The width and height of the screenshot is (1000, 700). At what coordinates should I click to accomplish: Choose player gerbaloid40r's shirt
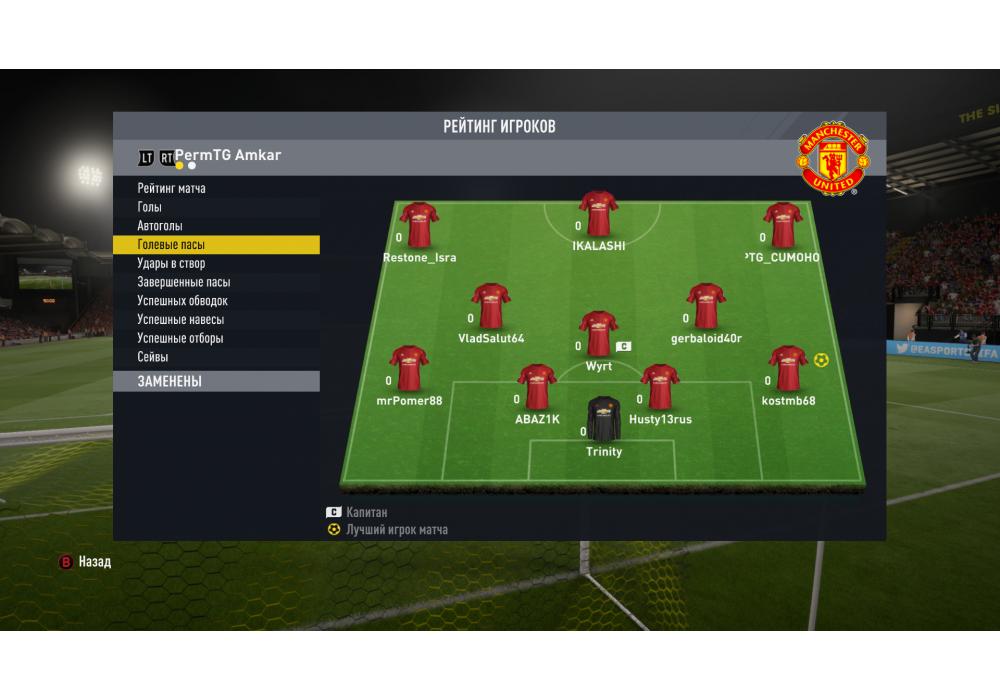click(x=706, y=306)
